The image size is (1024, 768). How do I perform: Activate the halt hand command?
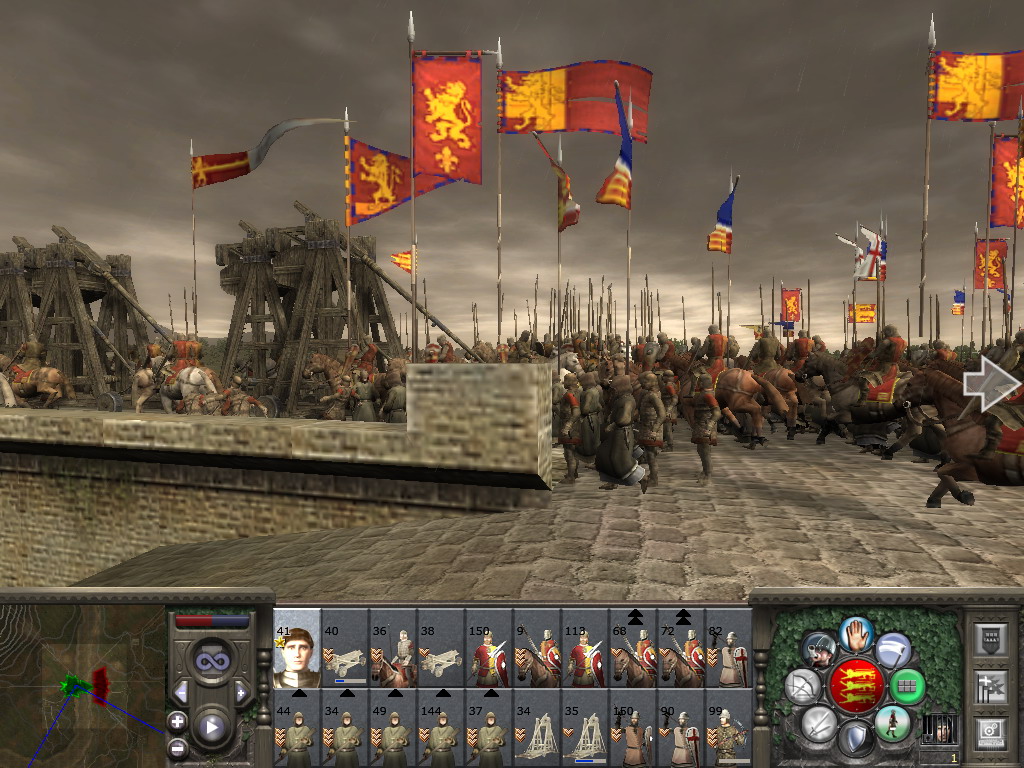click(x=856, y=633)
